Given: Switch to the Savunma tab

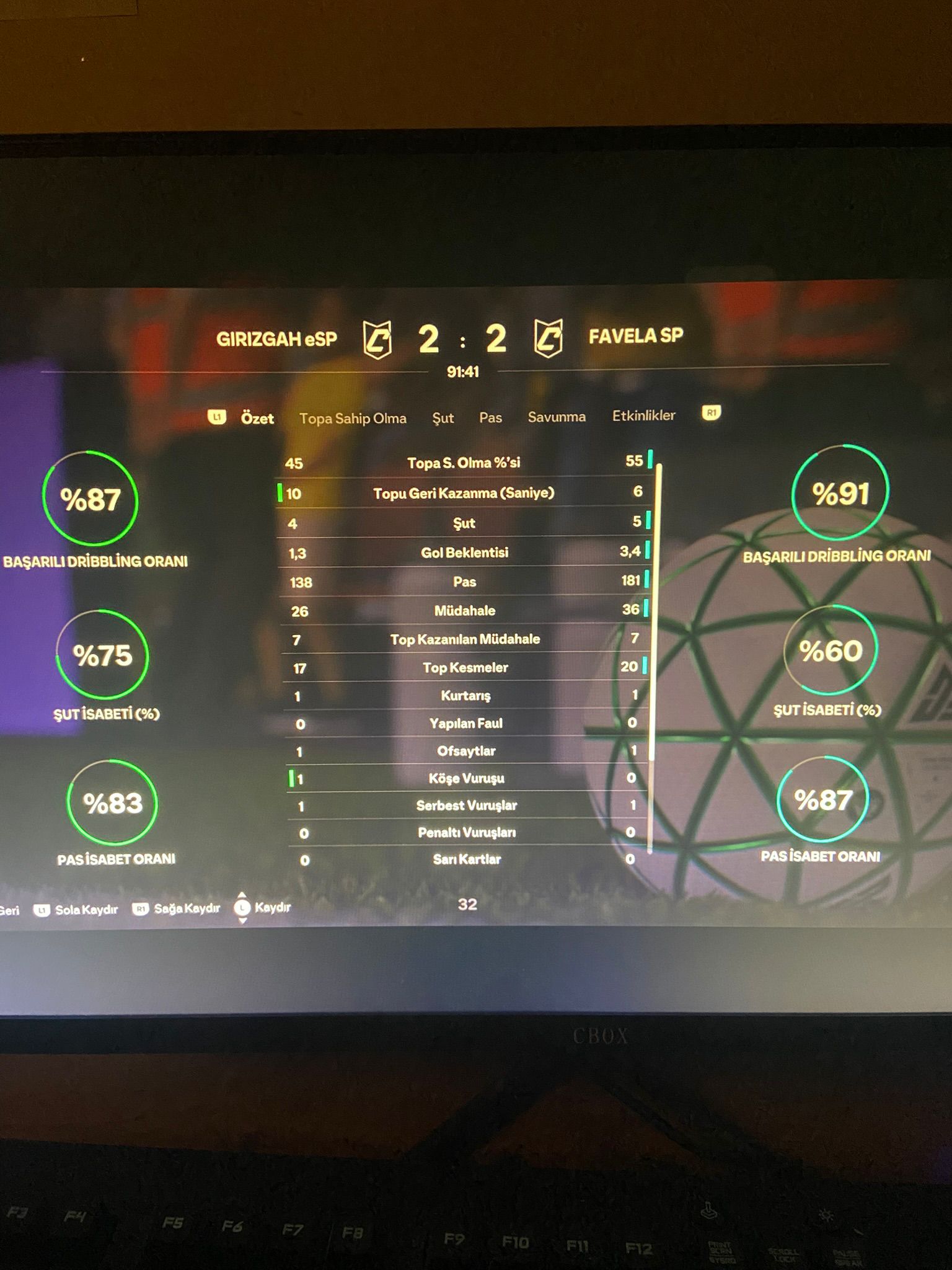Looking at the screenshot, I should (557, 417).
